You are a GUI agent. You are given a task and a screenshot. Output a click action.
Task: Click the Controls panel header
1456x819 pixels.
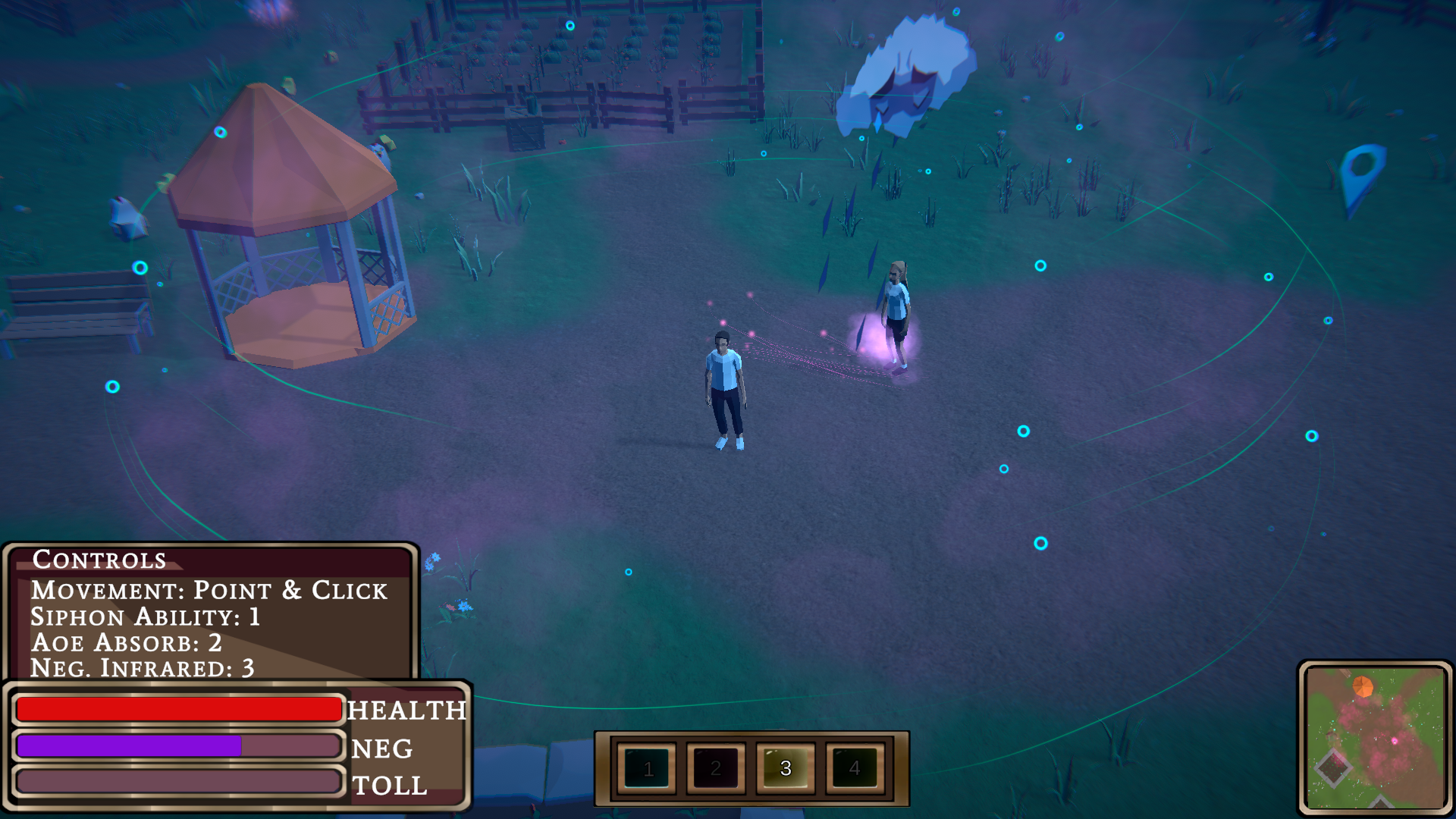pyautogui.click(x=99, y=560)
